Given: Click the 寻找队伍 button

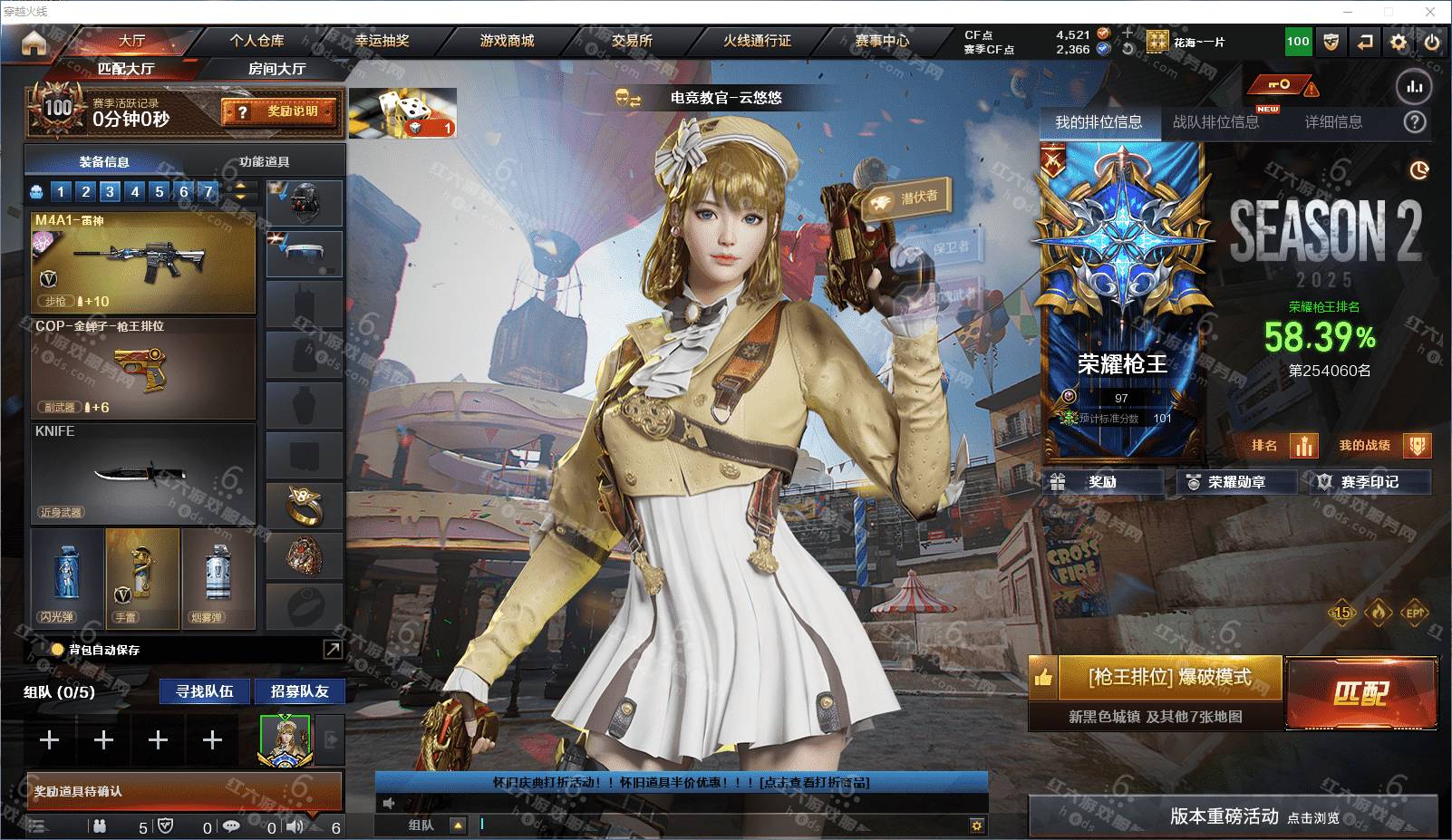Looking at the screenshot, I should (x=205, y=691).
